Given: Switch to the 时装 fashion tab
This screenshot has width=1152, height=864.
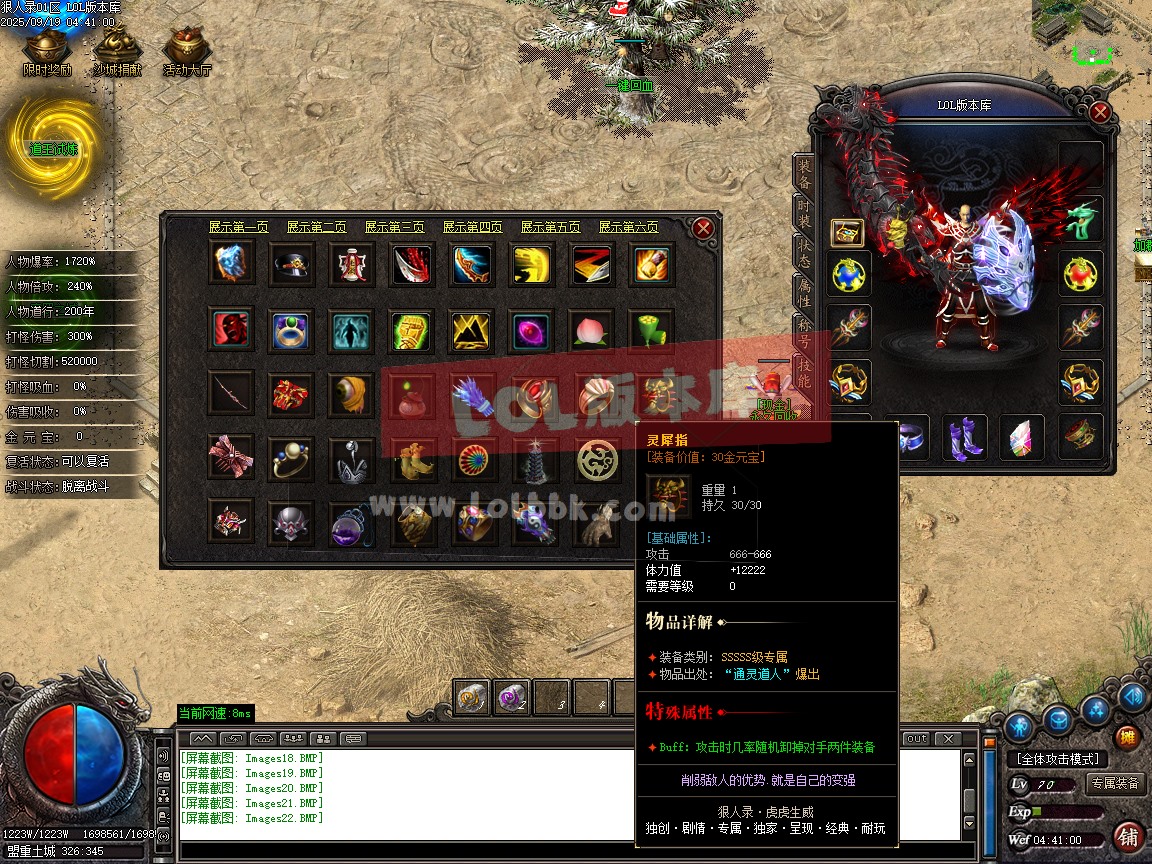Looking at the screenshot, I should (x=804, y=213).
